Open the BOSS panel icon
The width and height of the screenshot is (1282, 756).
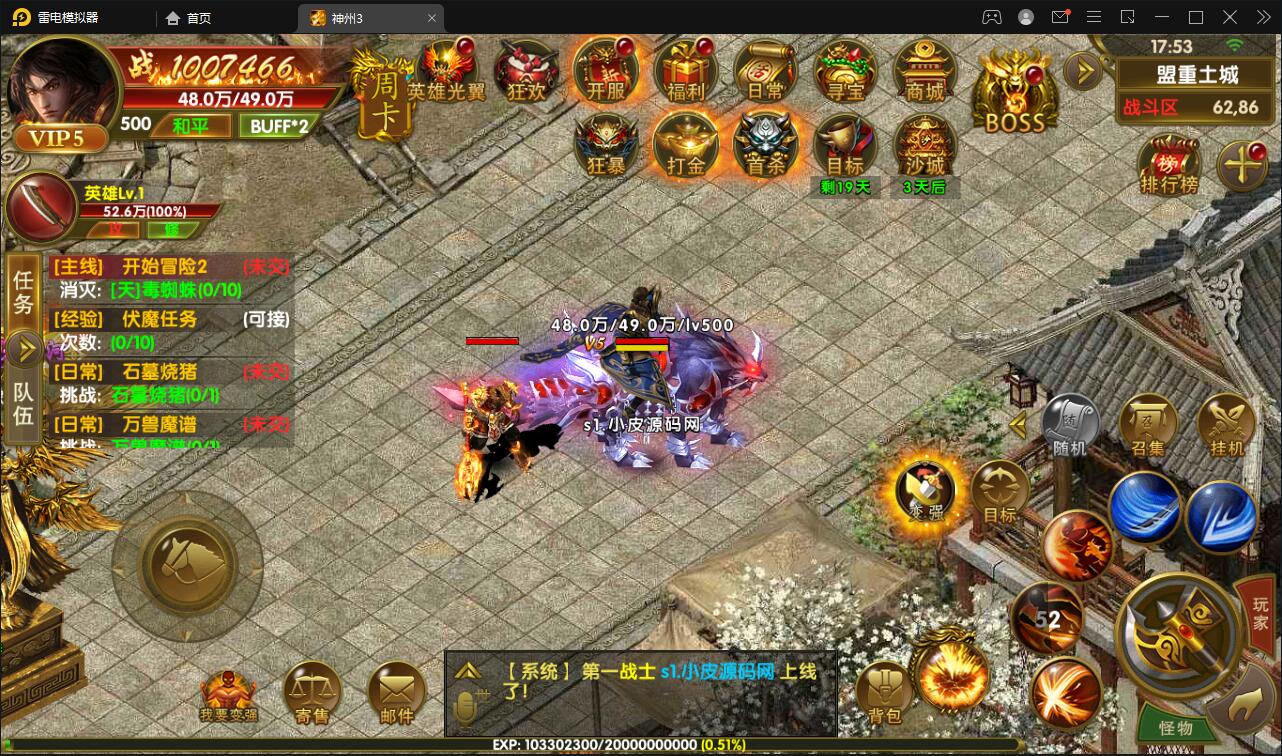pos(1013,90)
